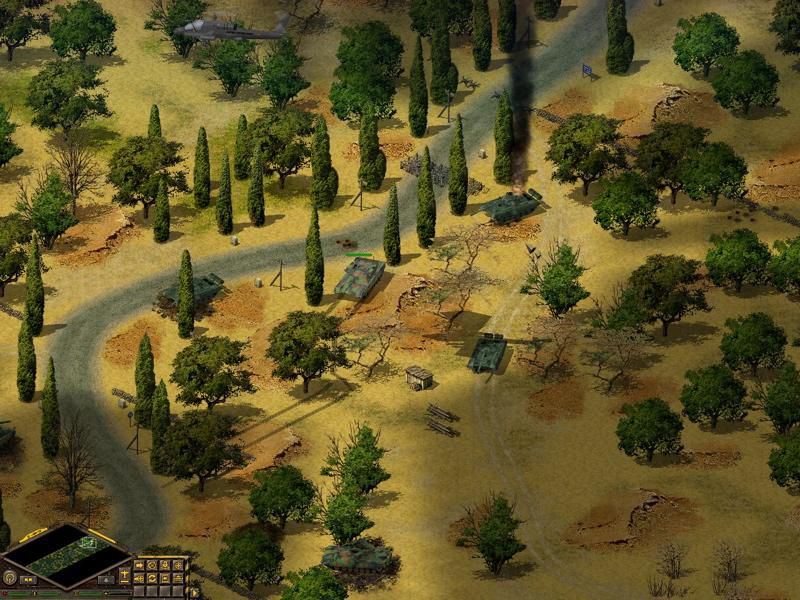Choose the circular-arrows command icon
This screenshot has width=800, height=600.
152,578
